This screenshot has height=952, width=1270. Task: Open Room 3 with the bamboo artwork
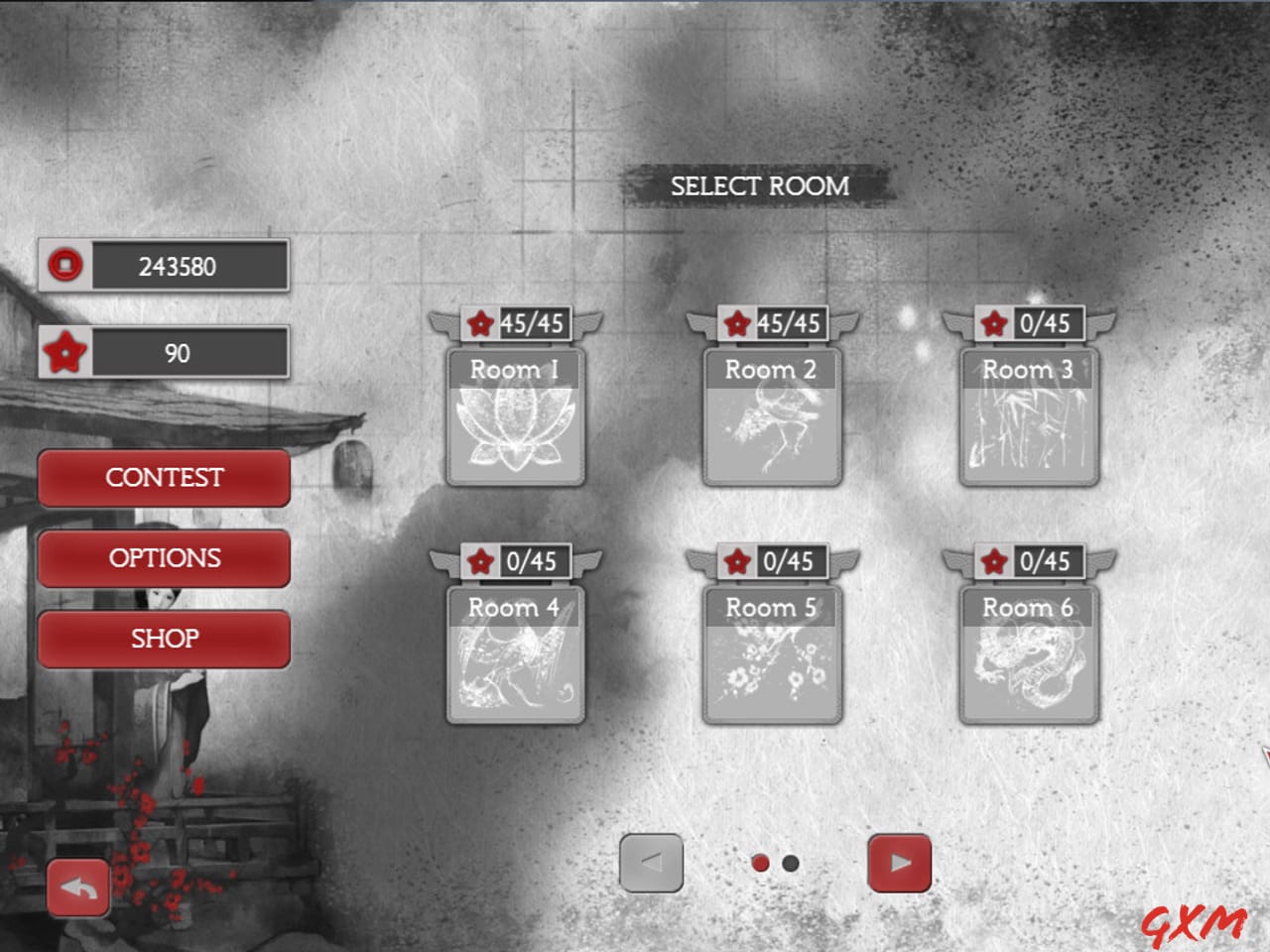coord(1029,426)
